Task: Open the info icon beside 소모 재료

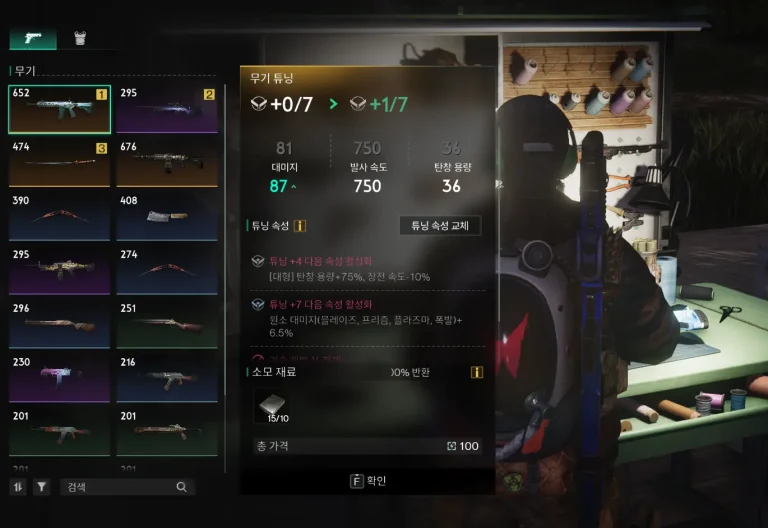Action: (477, 372)
